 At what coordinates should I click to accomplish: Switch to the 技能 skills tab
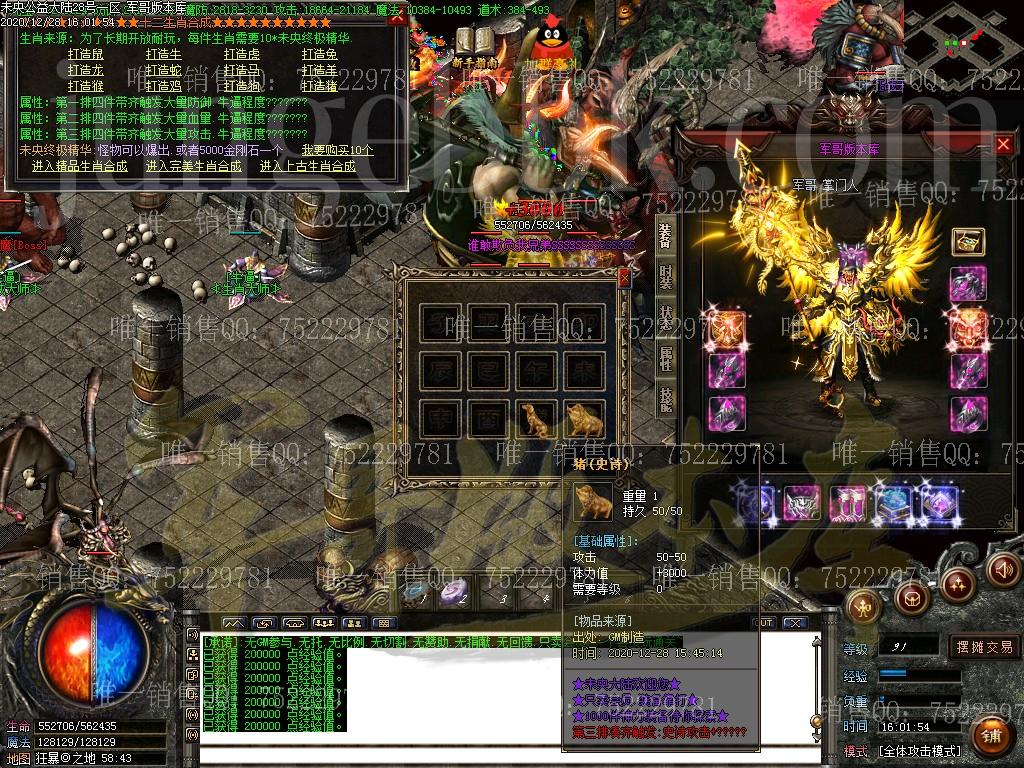666,400
